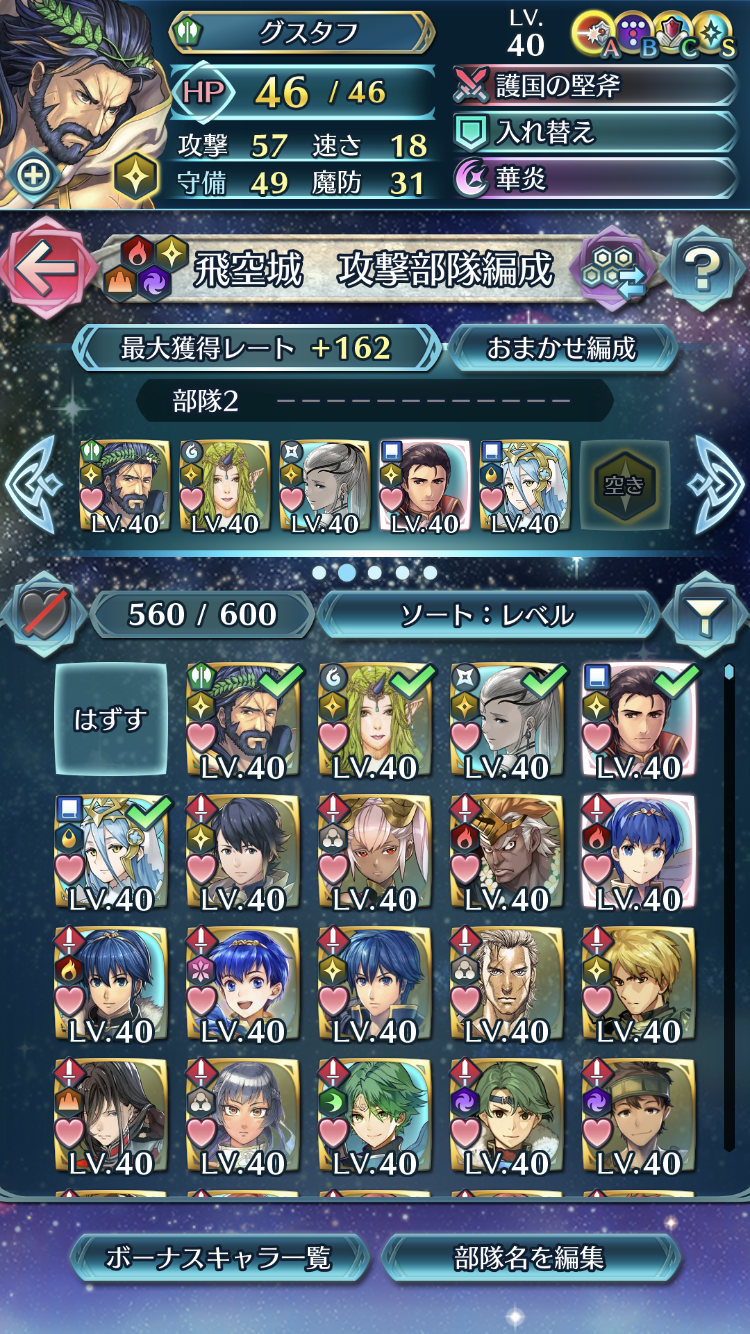Select the empty 空き team slot
Viewport: 750px width, 1334px height.
[625, 485]
